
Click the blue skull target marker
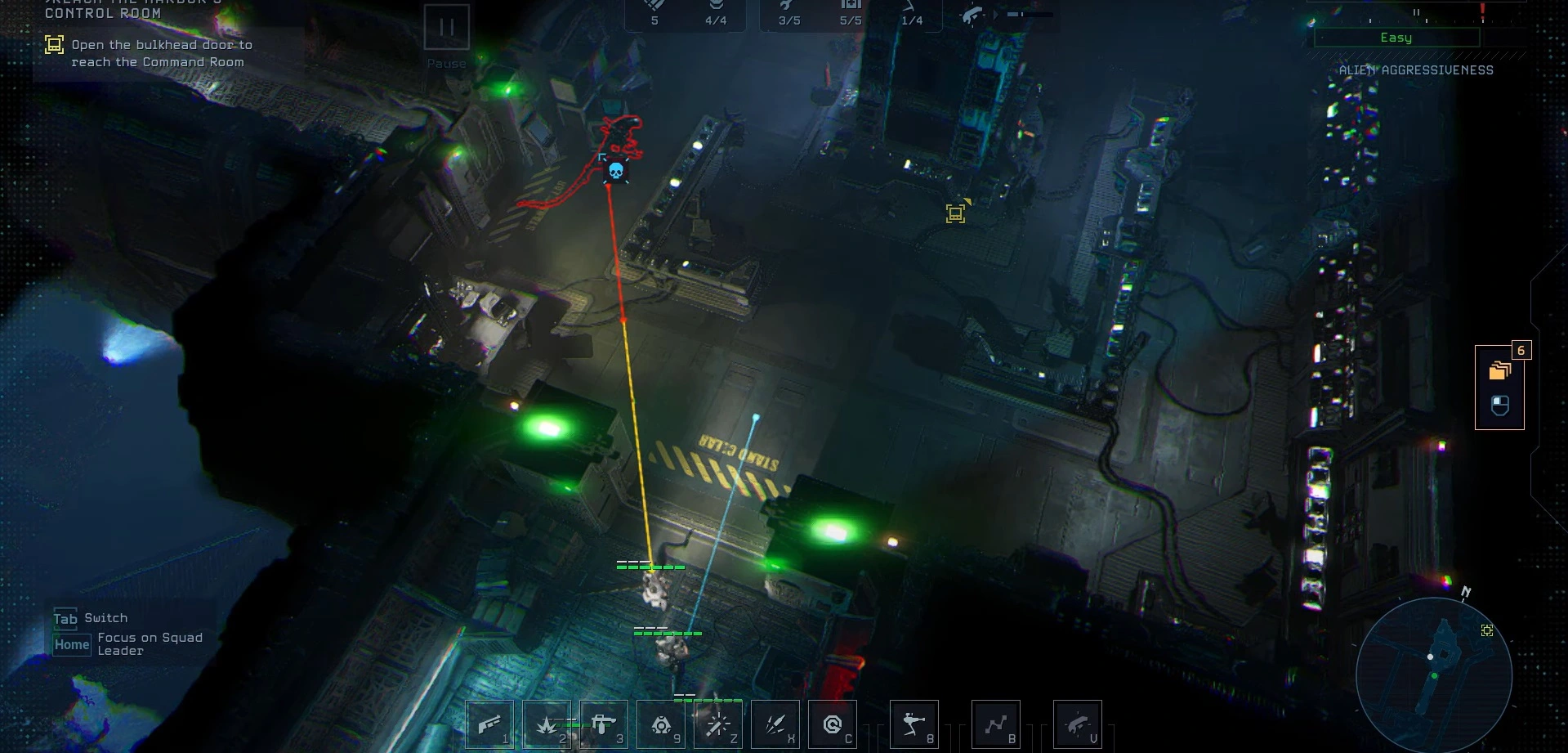tap(616, 172)
